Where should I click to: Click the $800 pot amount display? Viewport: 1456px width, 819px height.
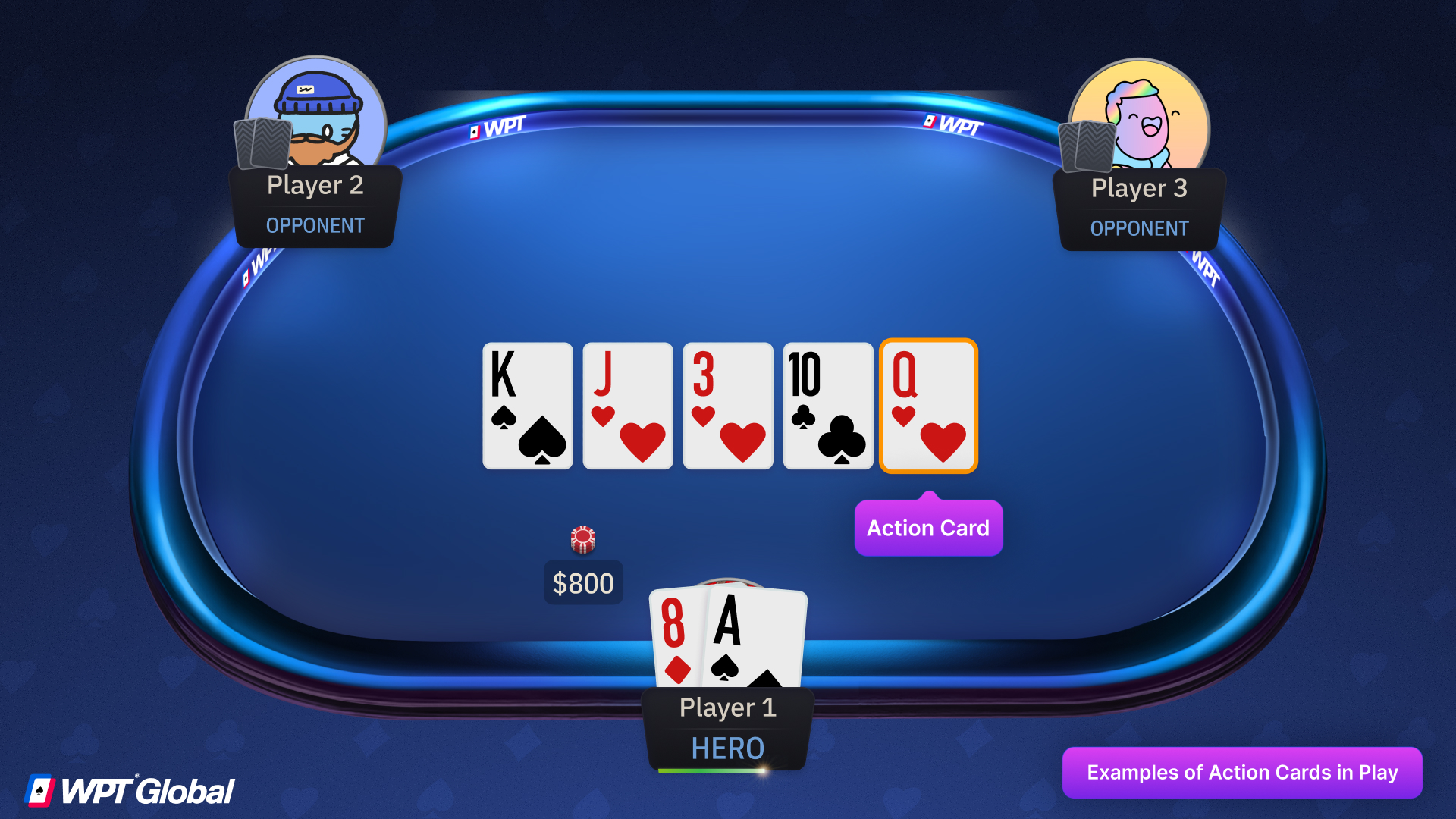tap(583, 582)
